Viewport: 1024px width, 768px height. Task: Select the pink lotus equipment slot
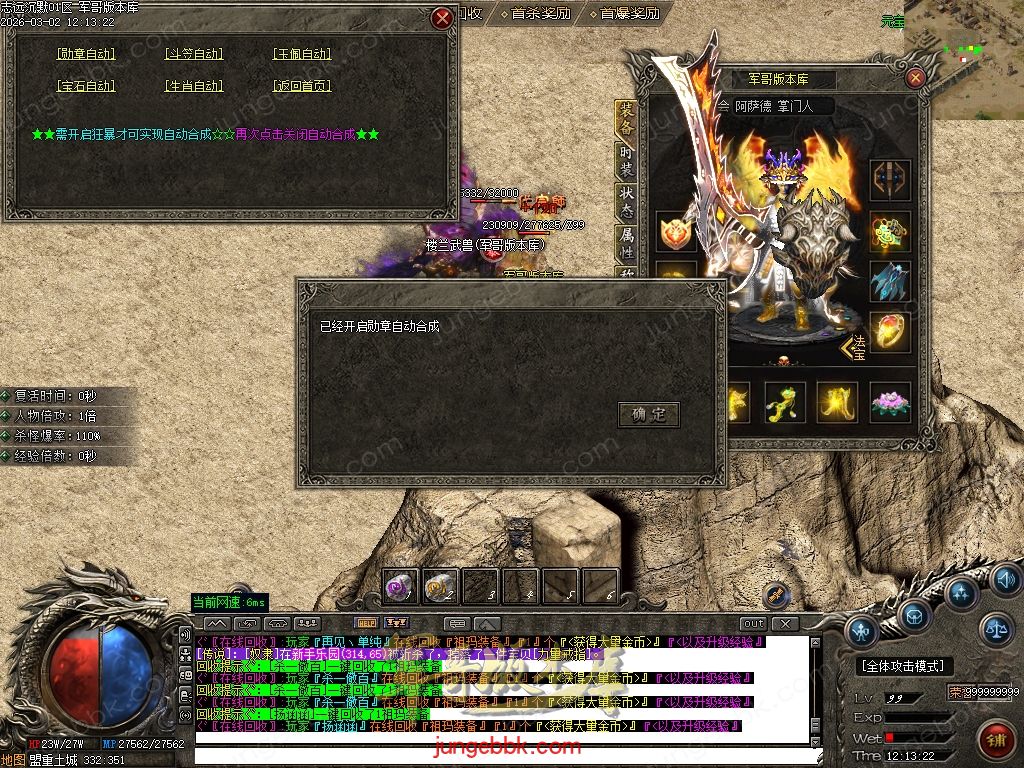(889, 402)
